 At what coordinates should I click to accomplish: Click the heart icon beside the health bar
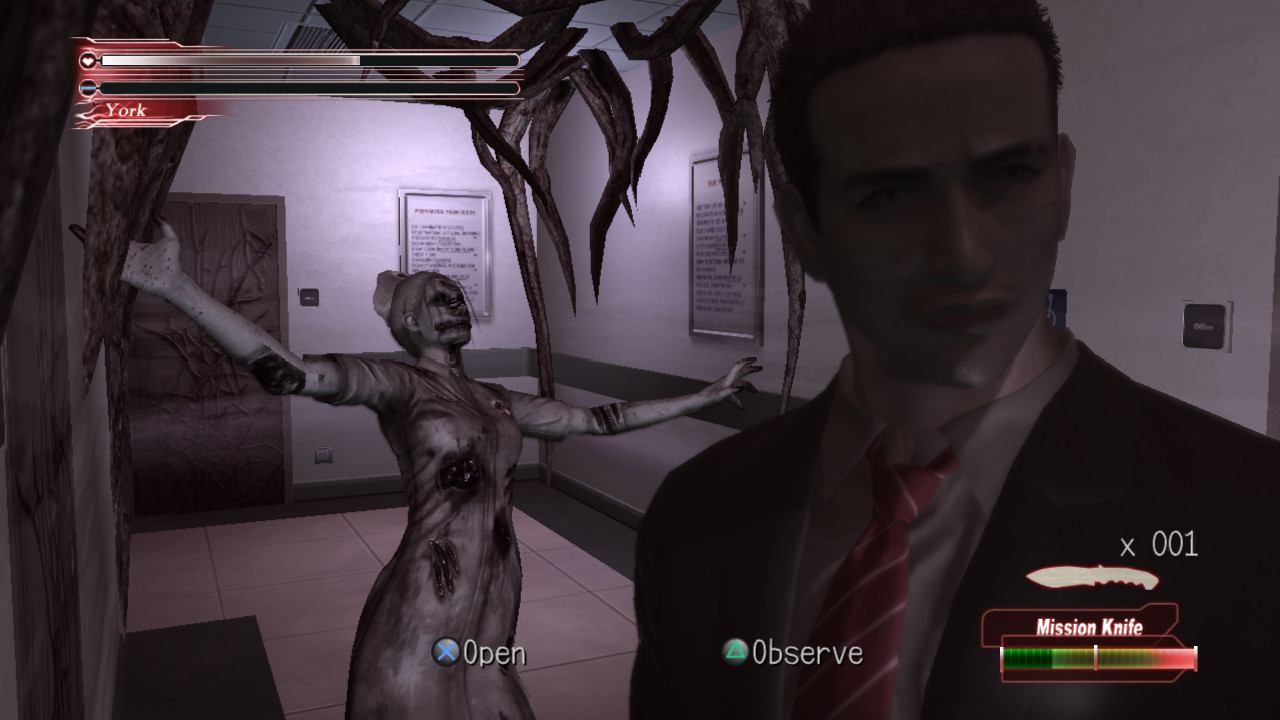(x=90, y=60)
